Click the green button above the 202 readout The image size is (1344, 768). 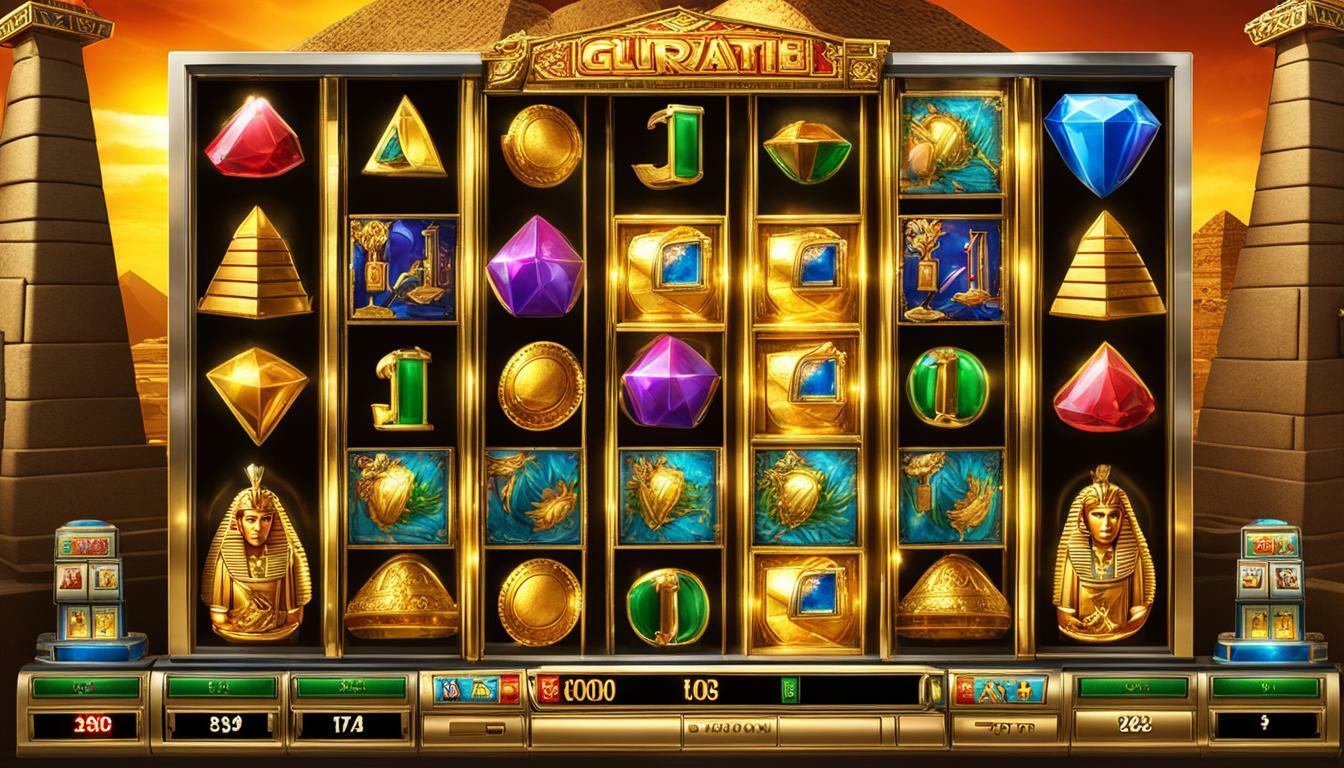click(x=1133, y=687)
